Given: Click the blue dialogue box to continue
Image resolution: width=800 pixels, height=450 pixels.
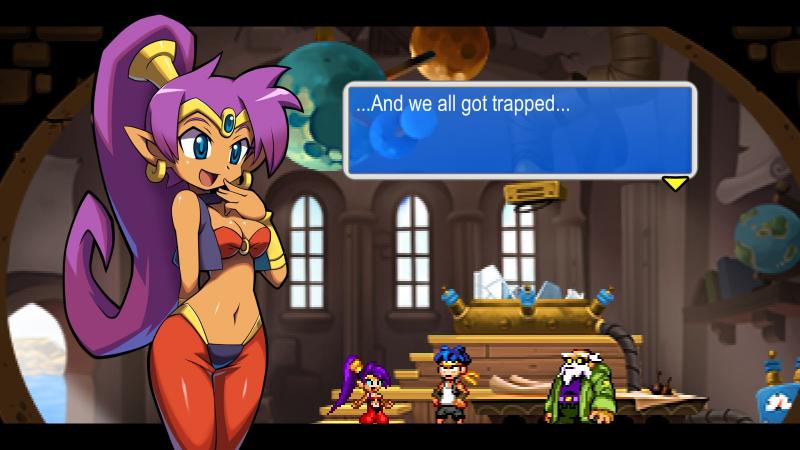Looking at the screenshot, I should pos(519,130).
